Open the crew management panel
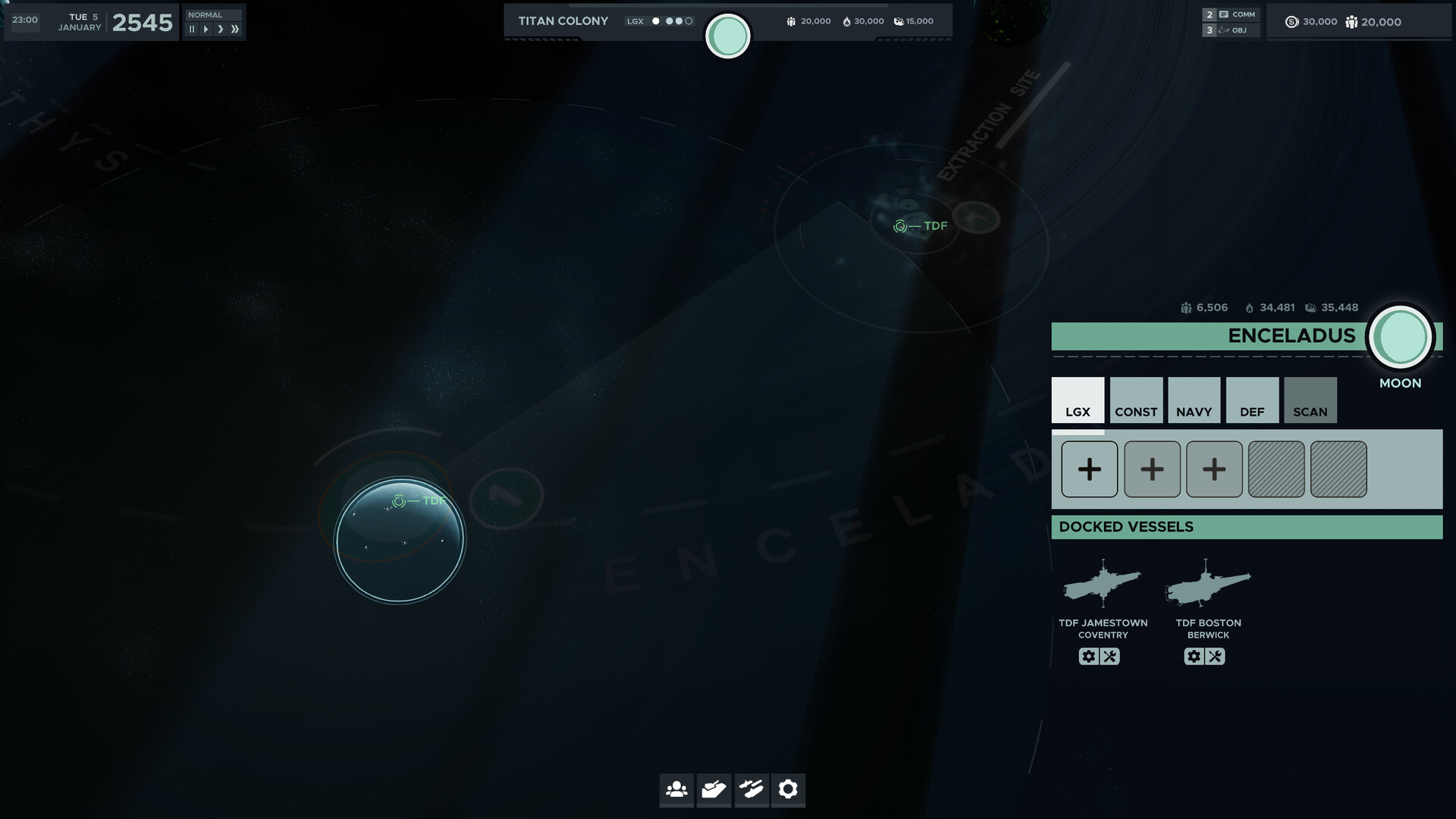 (676, 790)
